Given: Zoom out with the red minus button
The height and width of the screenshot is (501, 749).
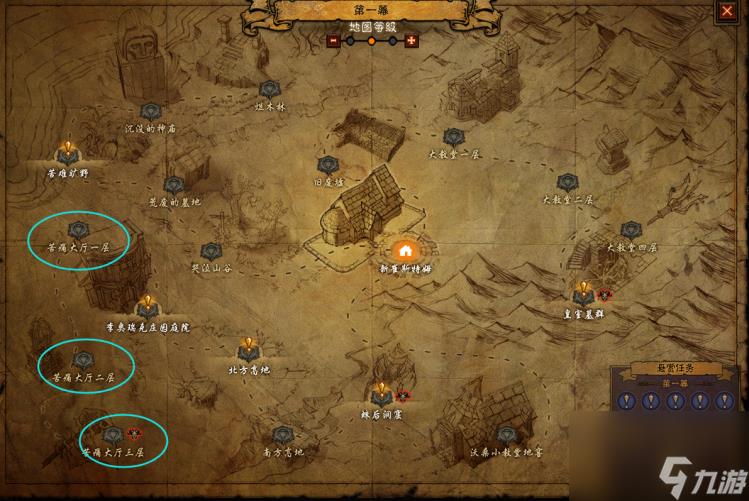Looking at the screenshot, I should pos(334,41).
